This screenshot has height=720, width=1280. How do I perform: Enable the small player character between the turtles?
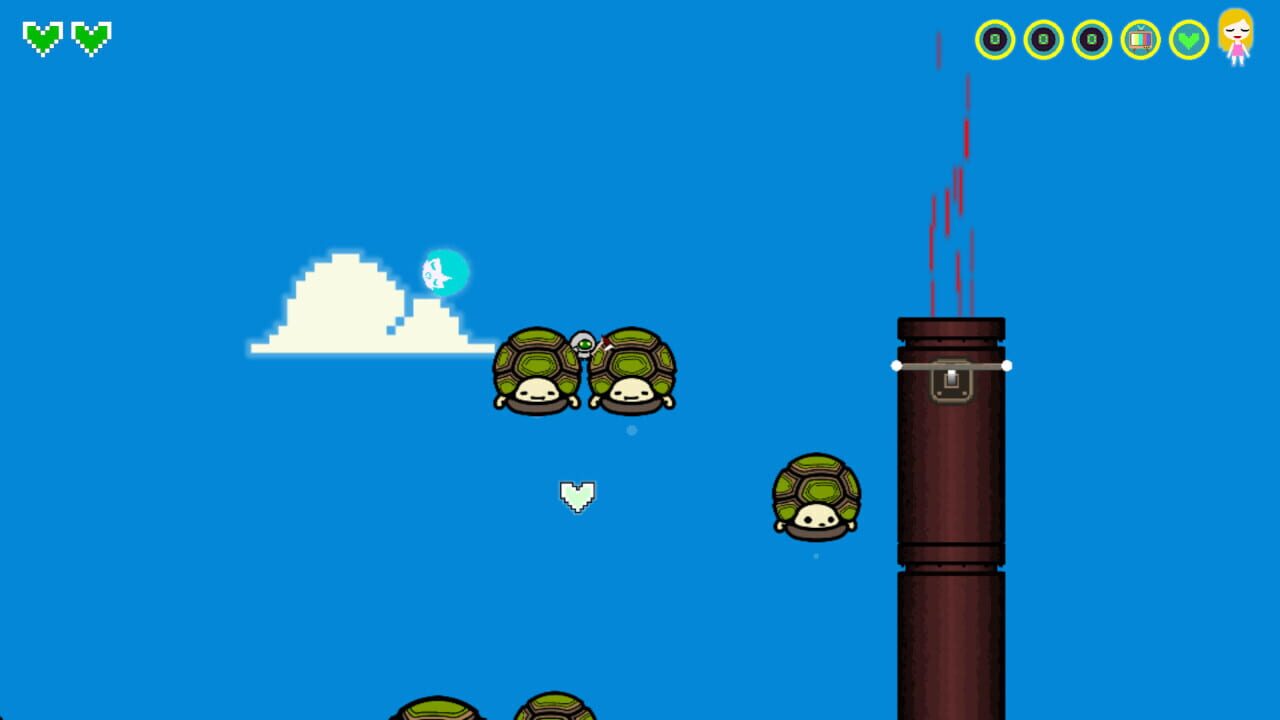584,343
